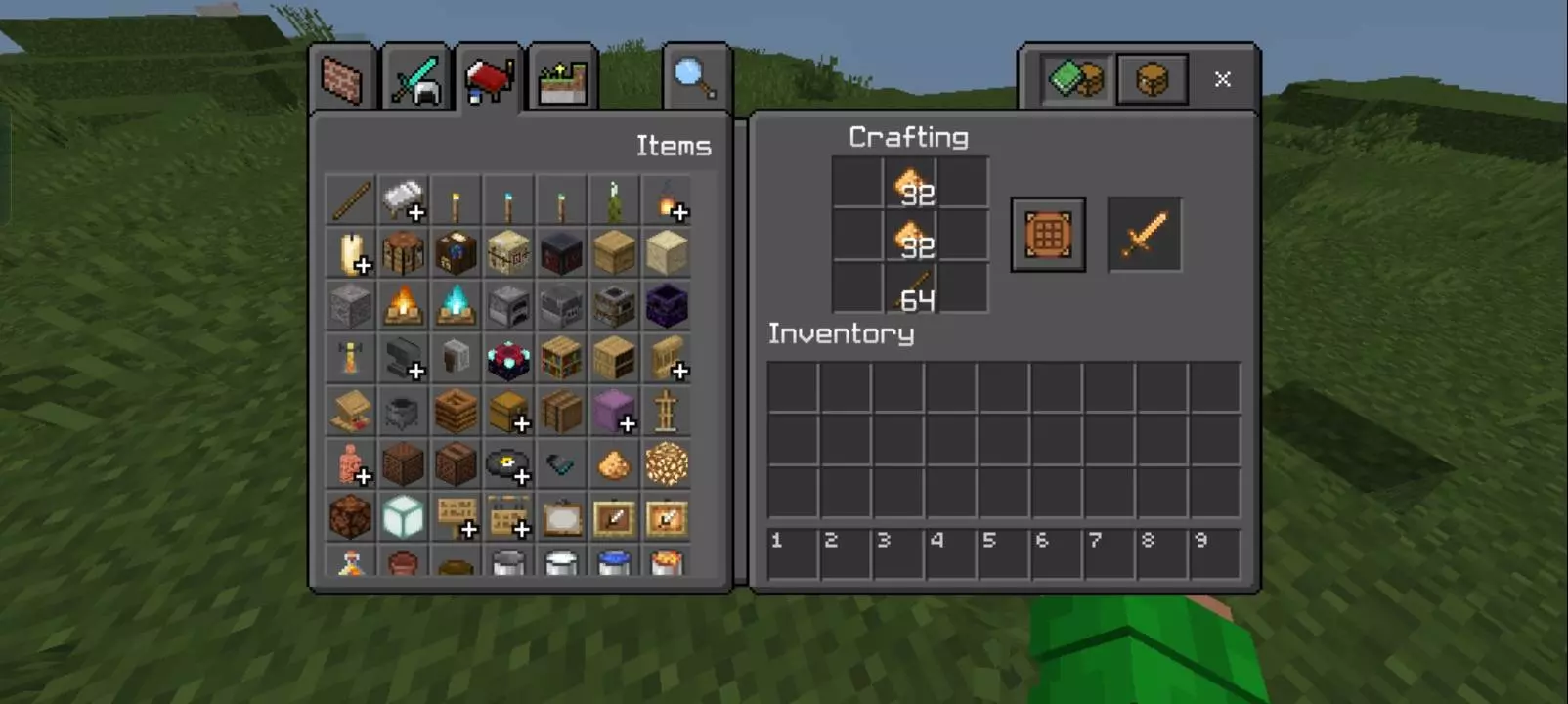
Task: Expand the bed item group
Action: pyautogui.click(x=403, y=200)
